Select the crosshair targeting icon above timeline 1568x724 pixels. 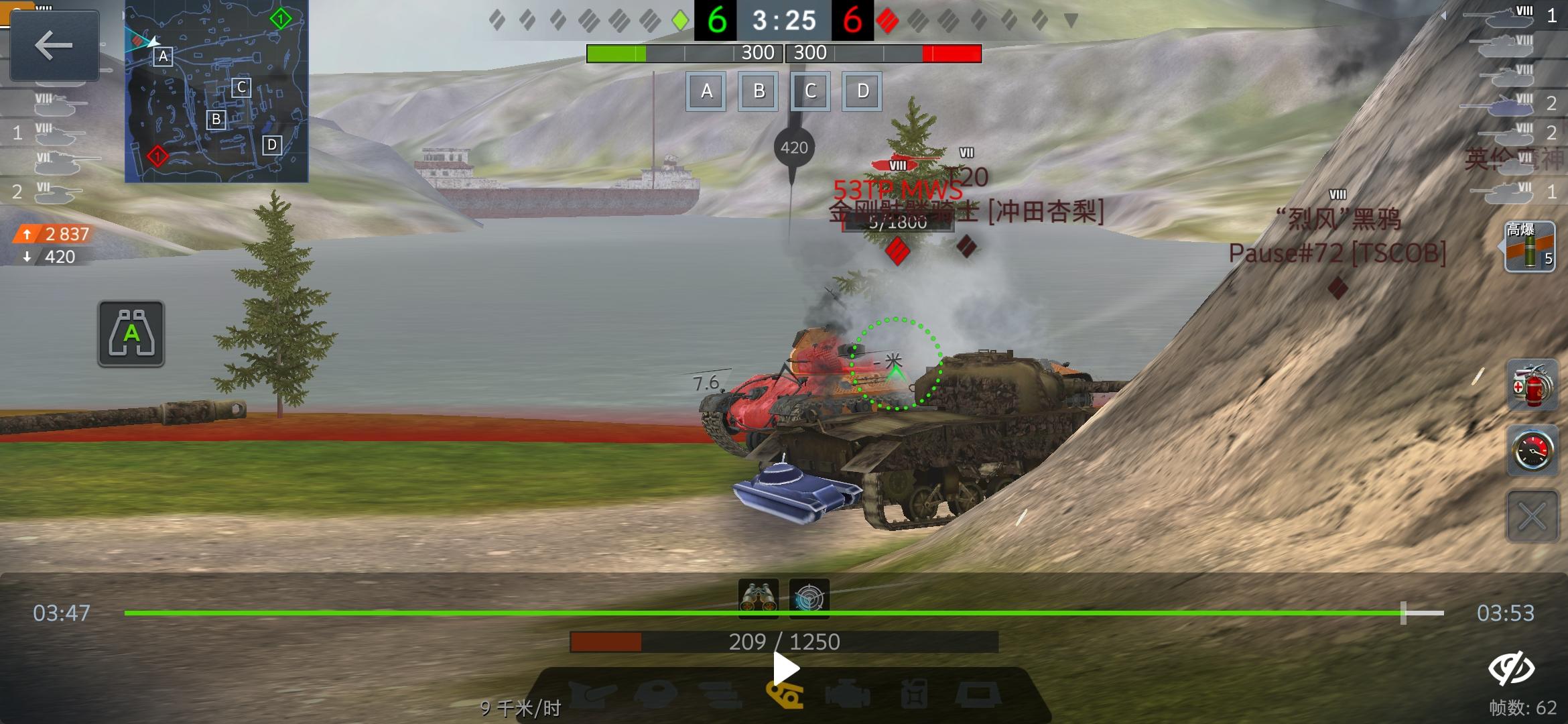coord(811,601)
